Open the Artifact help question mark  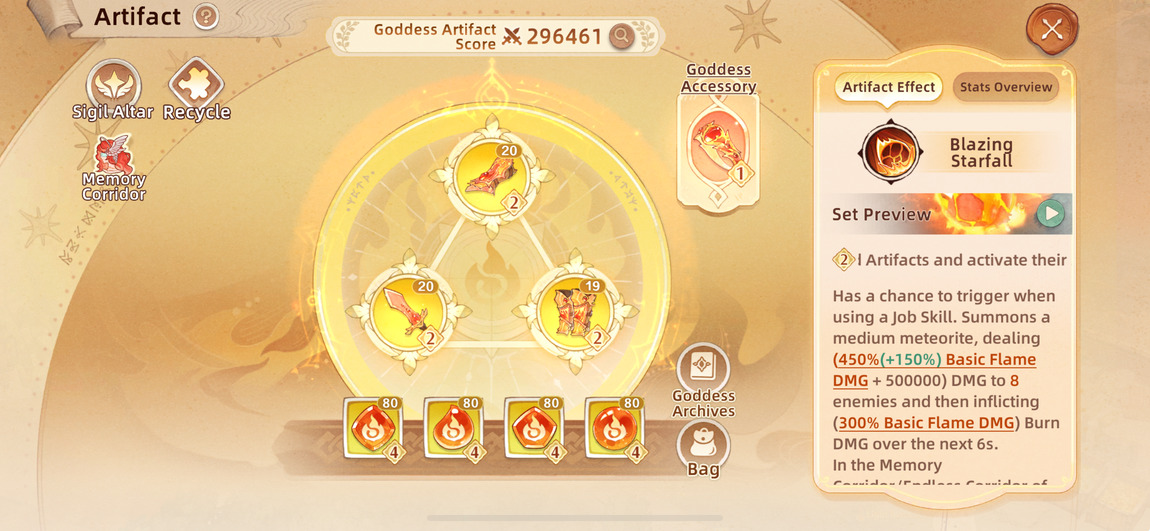point(206,17)
